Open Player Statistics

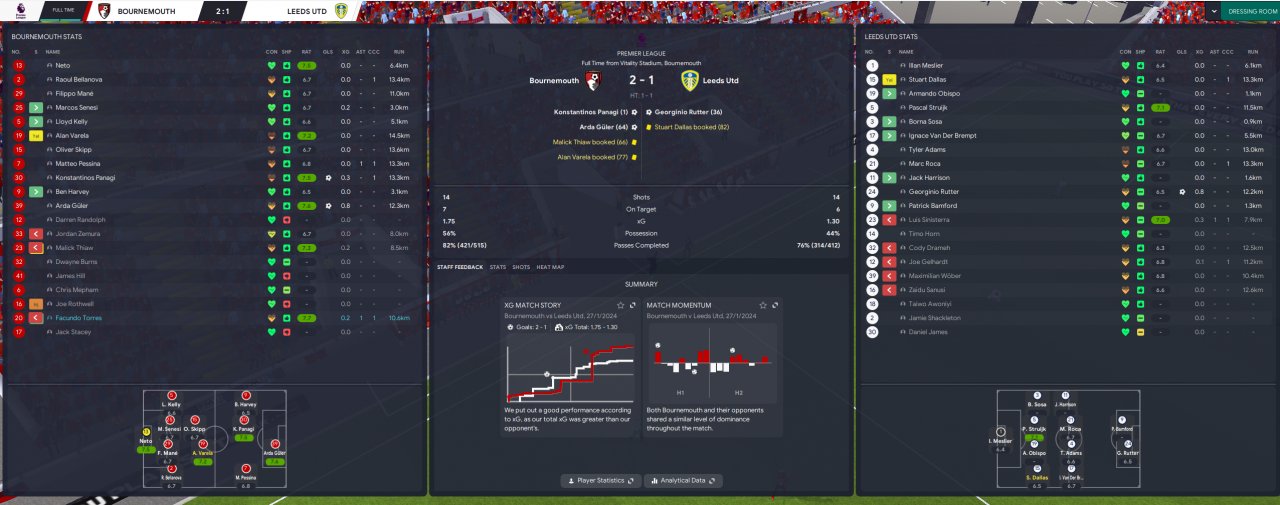coord(601,481)
